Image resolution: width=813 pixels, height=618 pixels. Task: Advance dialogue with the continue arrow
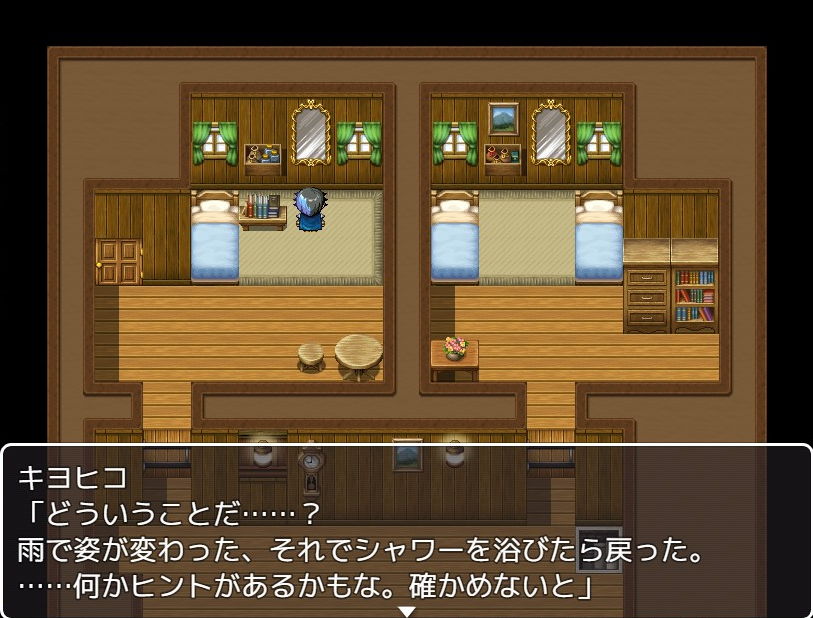(406, 610)
